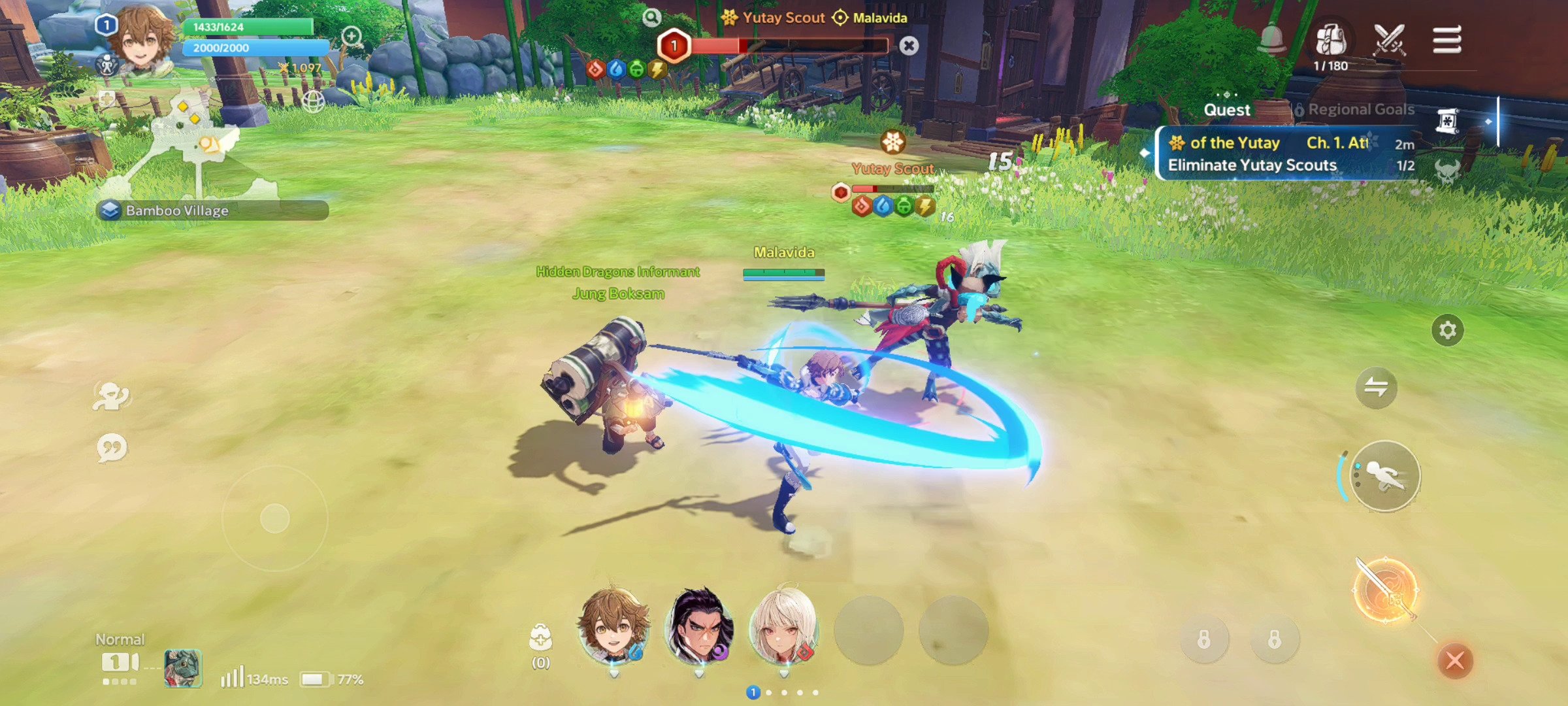Switch to the white-haired party member

coord(784,628)
